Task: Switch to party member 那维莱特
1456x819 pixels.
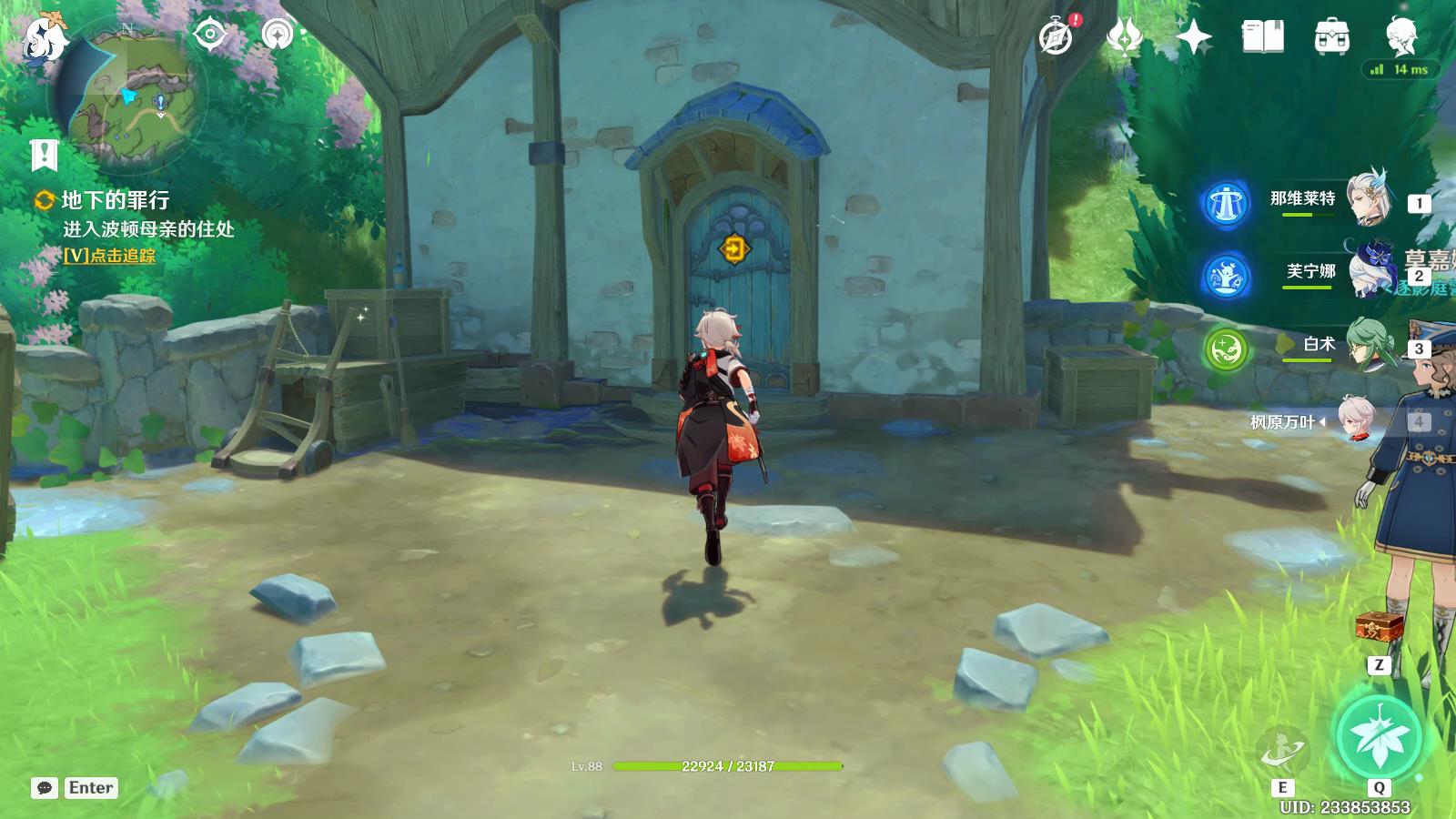Action: pos(1368,198)
